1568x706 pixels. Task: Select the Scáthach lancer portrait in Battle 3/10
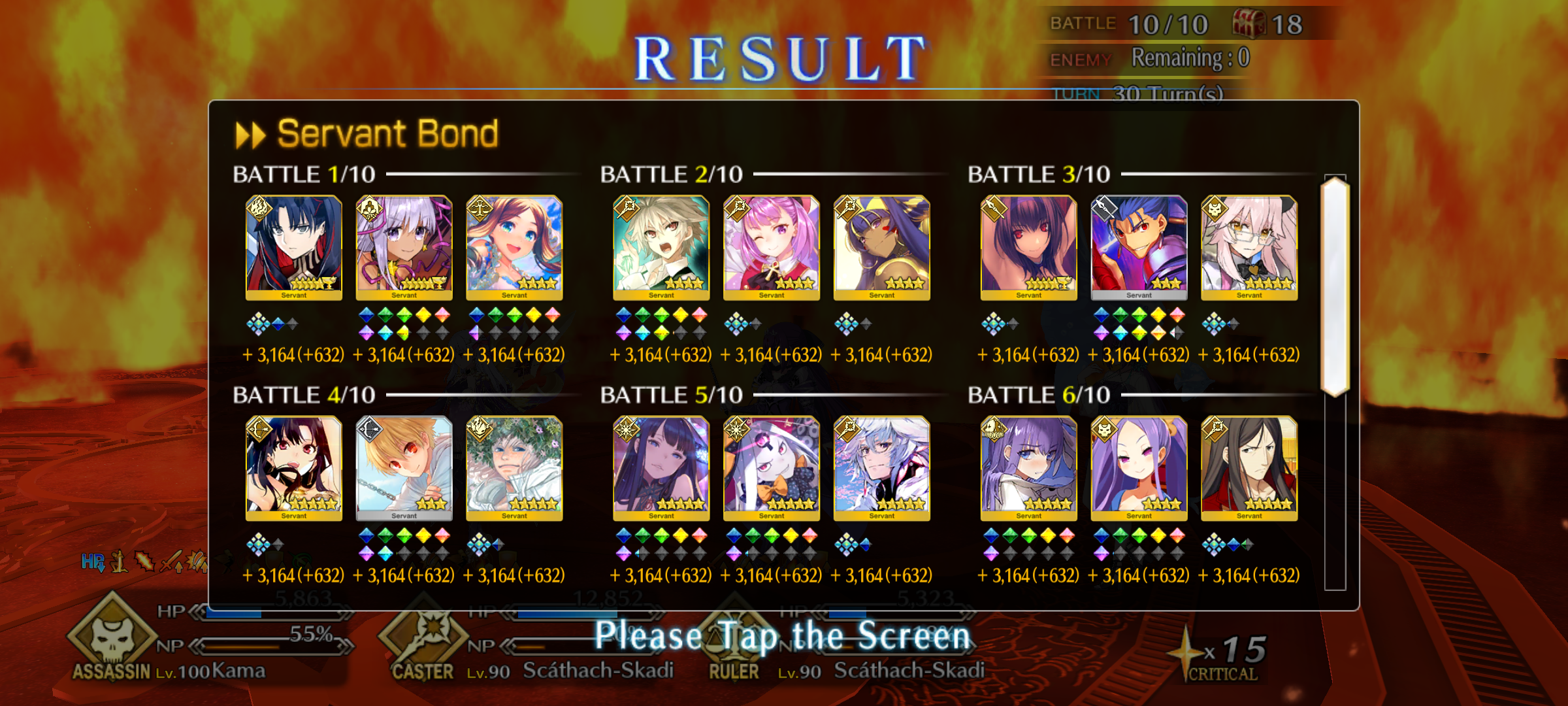coord(1028,246)
